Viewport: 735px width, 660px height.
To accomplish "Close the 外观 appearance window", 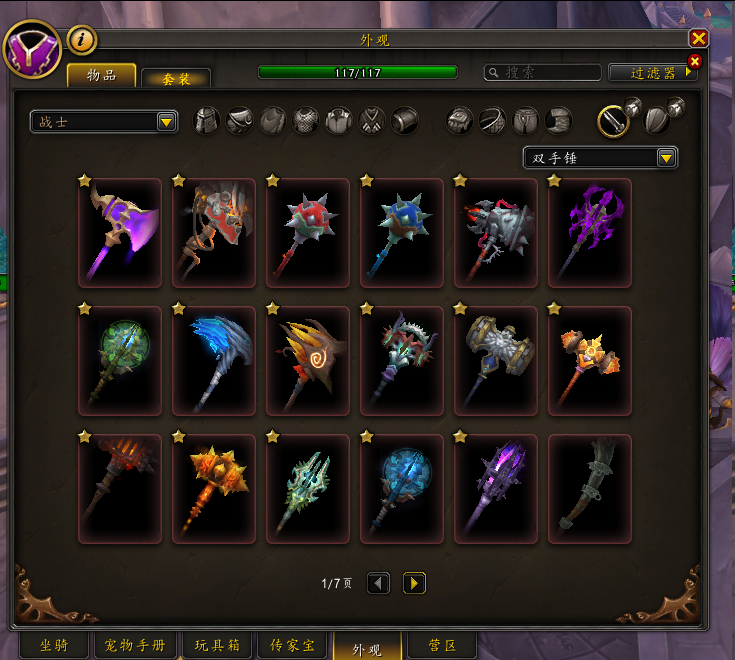I will tap(698, 39).
